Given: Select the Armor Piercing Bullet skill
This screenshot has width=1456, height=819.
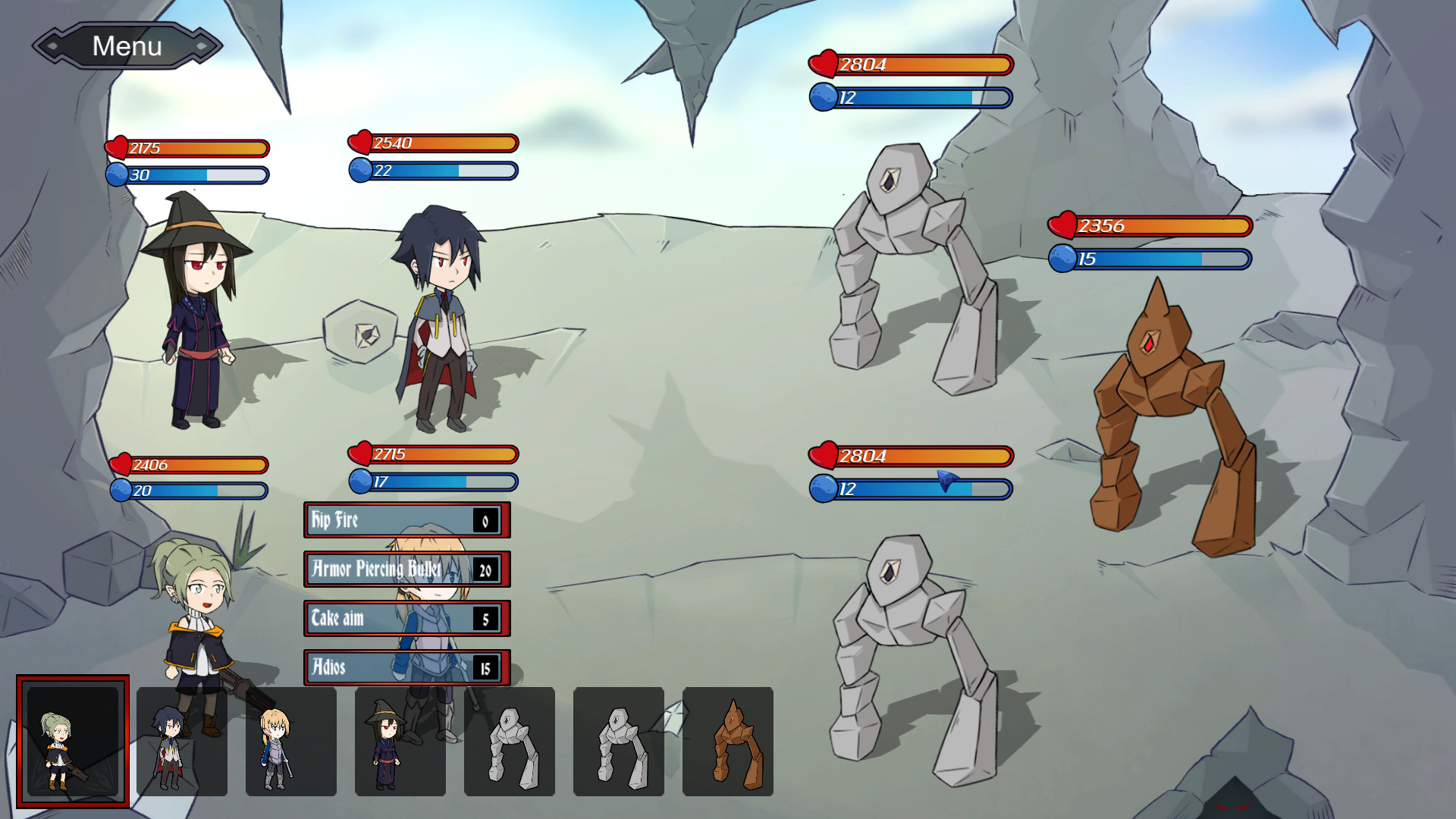Looking at the screenshot, I should [x=406, y=570].
